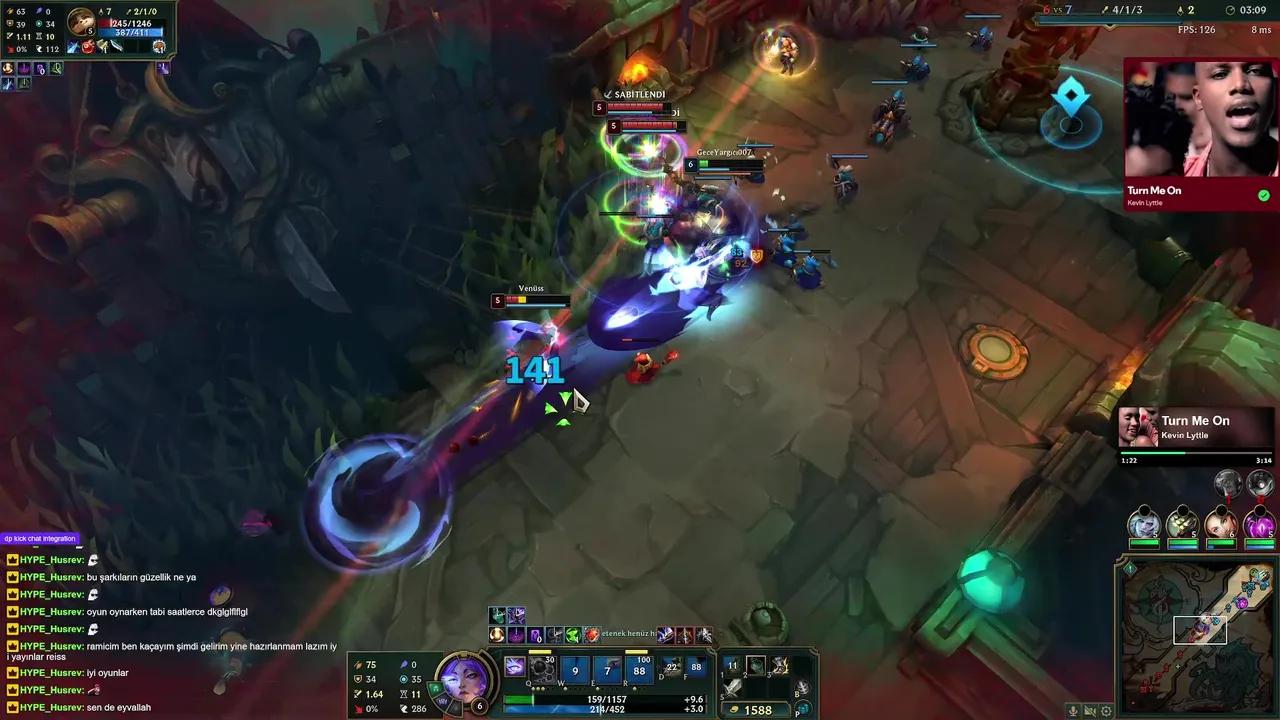This screenshot has height=720, width=1280.
Task: Toggle the camera-off icon beside the mic button
Action: [1089, 711]
